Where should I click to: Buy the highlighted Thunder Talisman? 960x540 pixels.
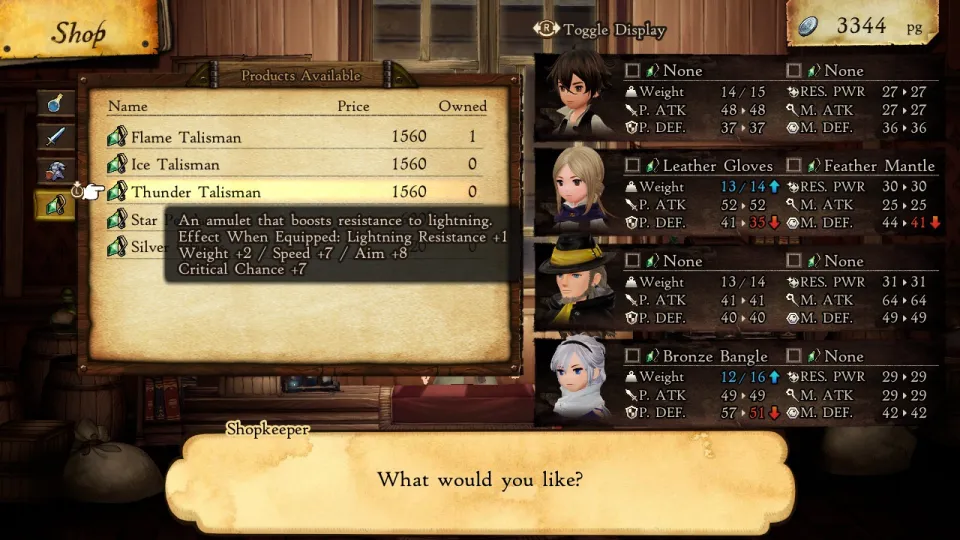pyautogui.click(x=290, y=192)
